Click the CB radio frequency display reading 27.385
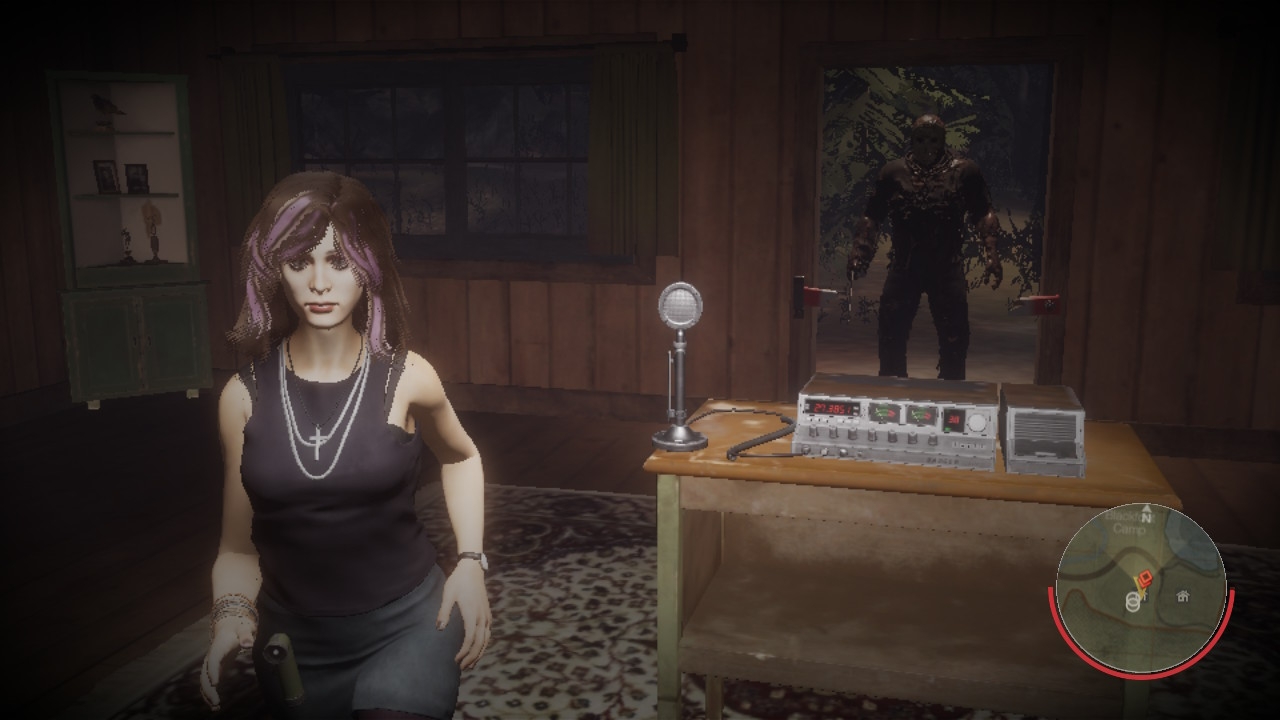1280x720 pixels. pos(831,408)
